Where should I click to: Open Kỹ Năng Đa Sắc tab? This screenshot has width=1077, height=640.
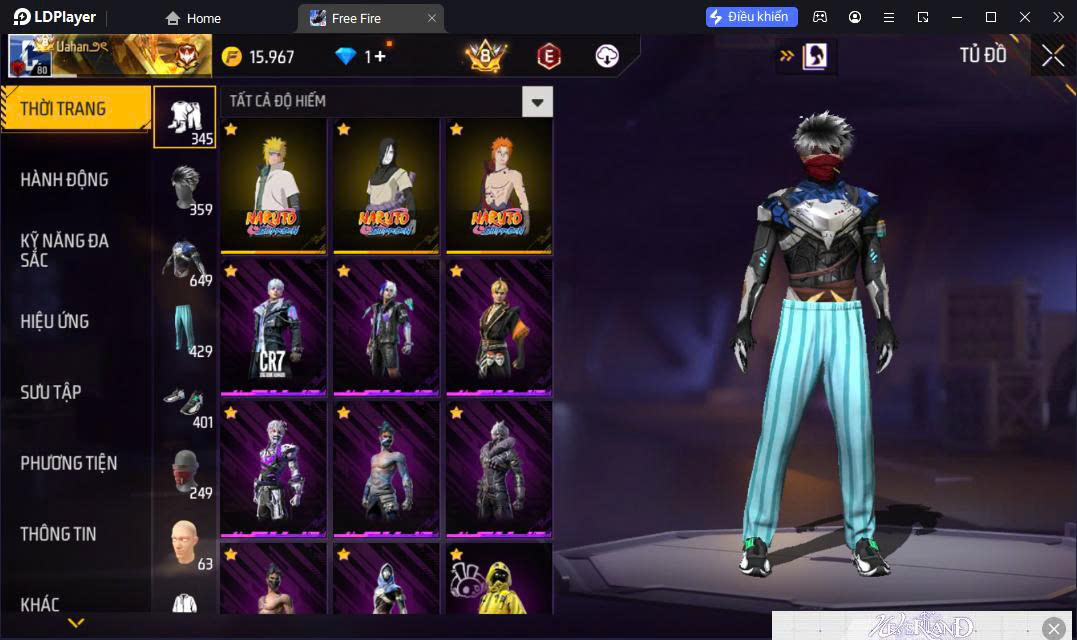coord(65,250)
